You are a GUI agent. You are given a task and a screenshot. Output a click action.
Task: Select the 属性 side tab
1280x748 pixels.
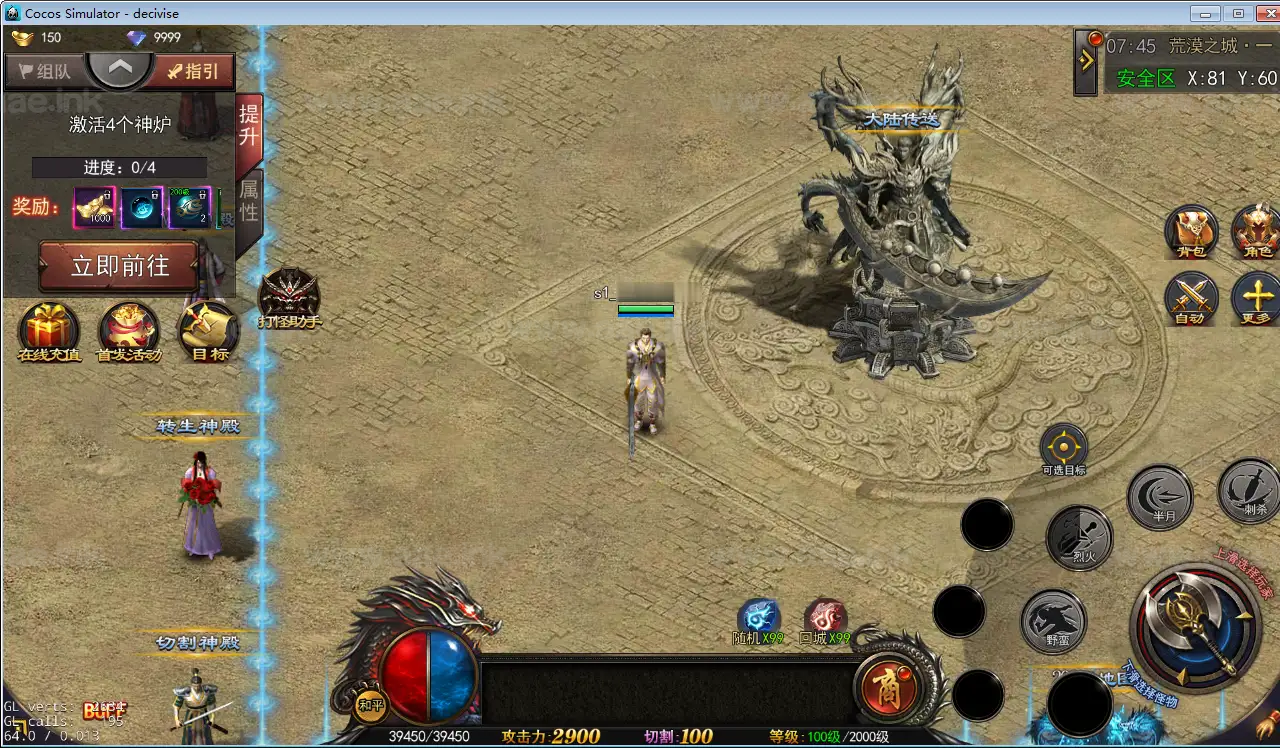pos(249,198)
